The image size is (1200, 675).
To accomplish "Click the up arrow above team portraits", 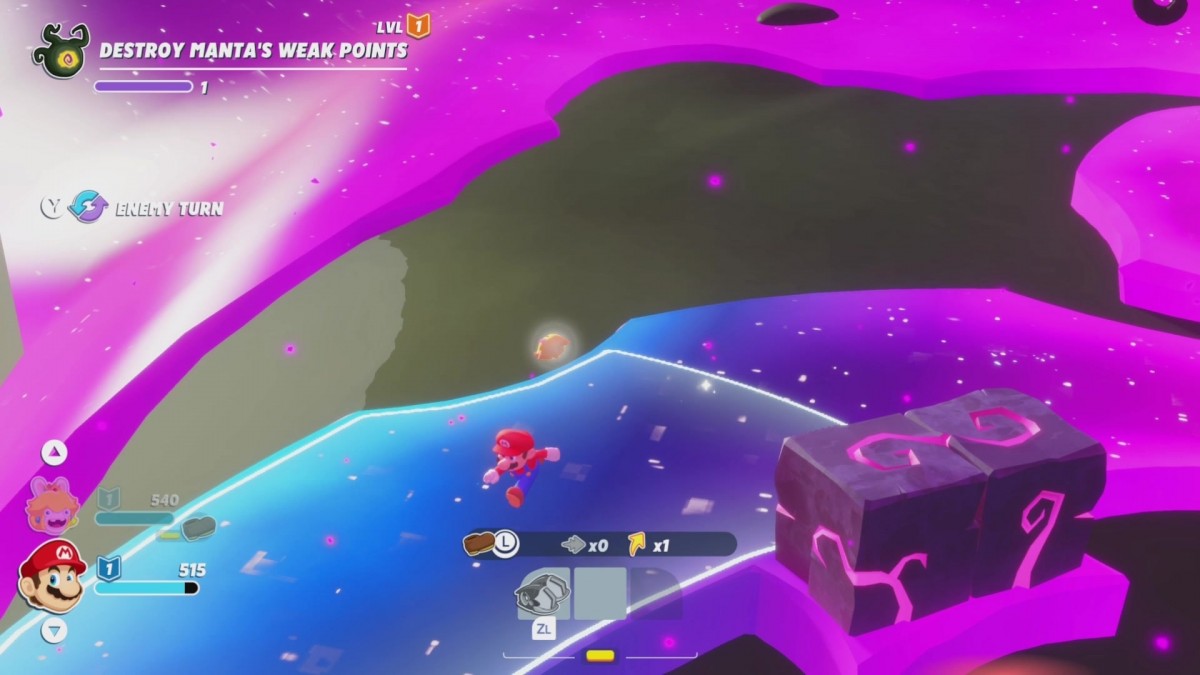I will click(x=54, y=453).
